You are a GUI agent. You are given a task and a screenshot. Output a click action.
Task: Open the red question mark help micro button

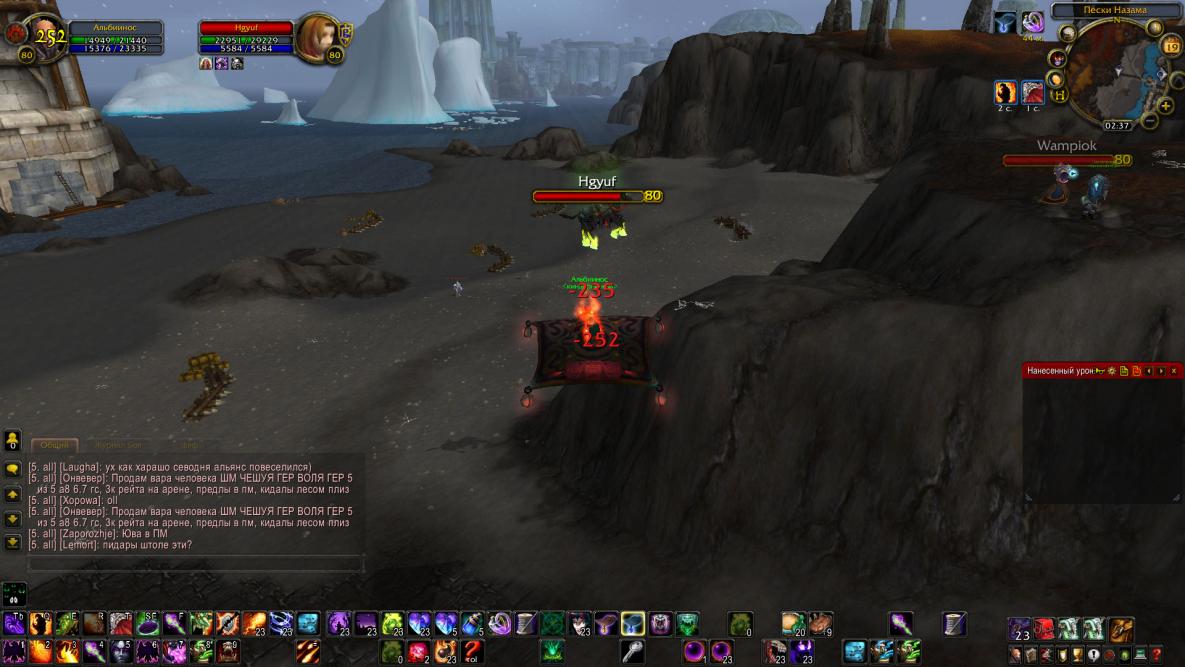coord(1156,655)
